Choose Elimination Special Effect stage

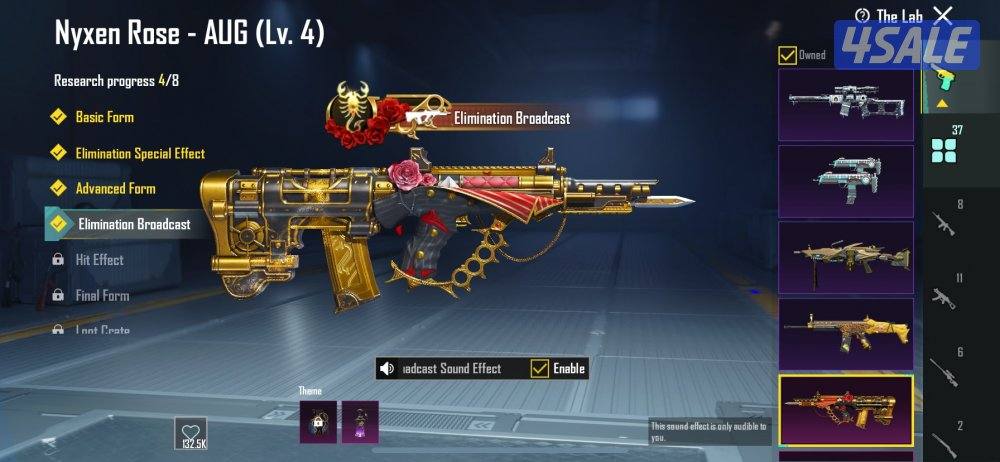140,153
